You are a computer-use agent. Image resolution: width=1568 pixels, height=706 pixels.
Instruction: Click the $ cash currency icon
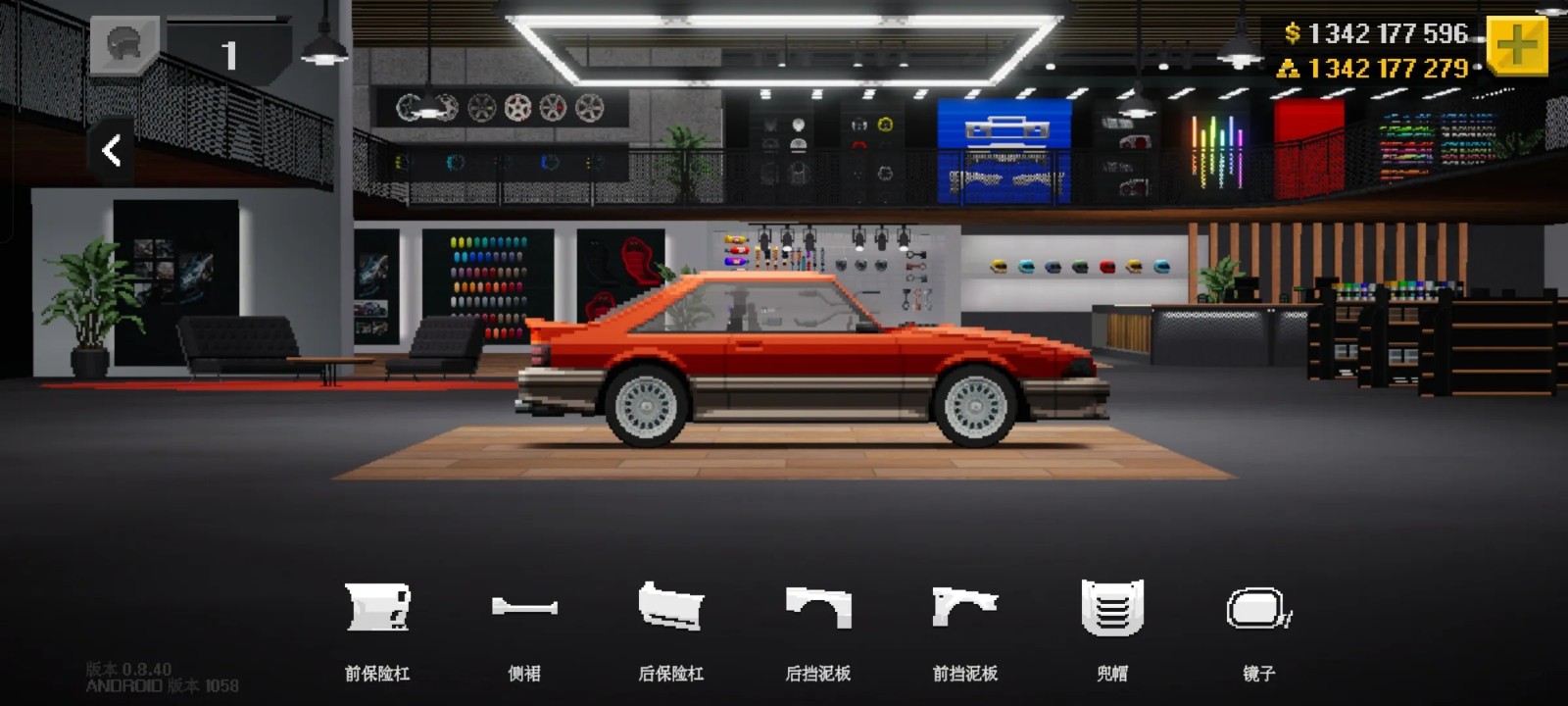1292,32
